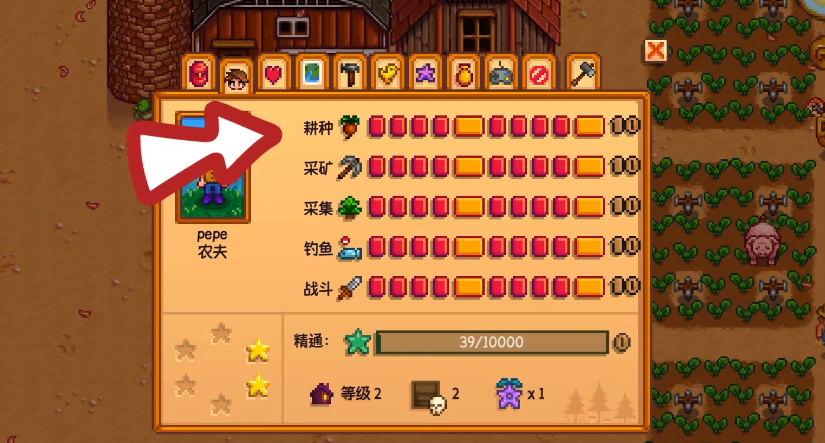The image size is (825, 443).
Task: Click the farming carrot skill icon
Action: click(350, 126)
